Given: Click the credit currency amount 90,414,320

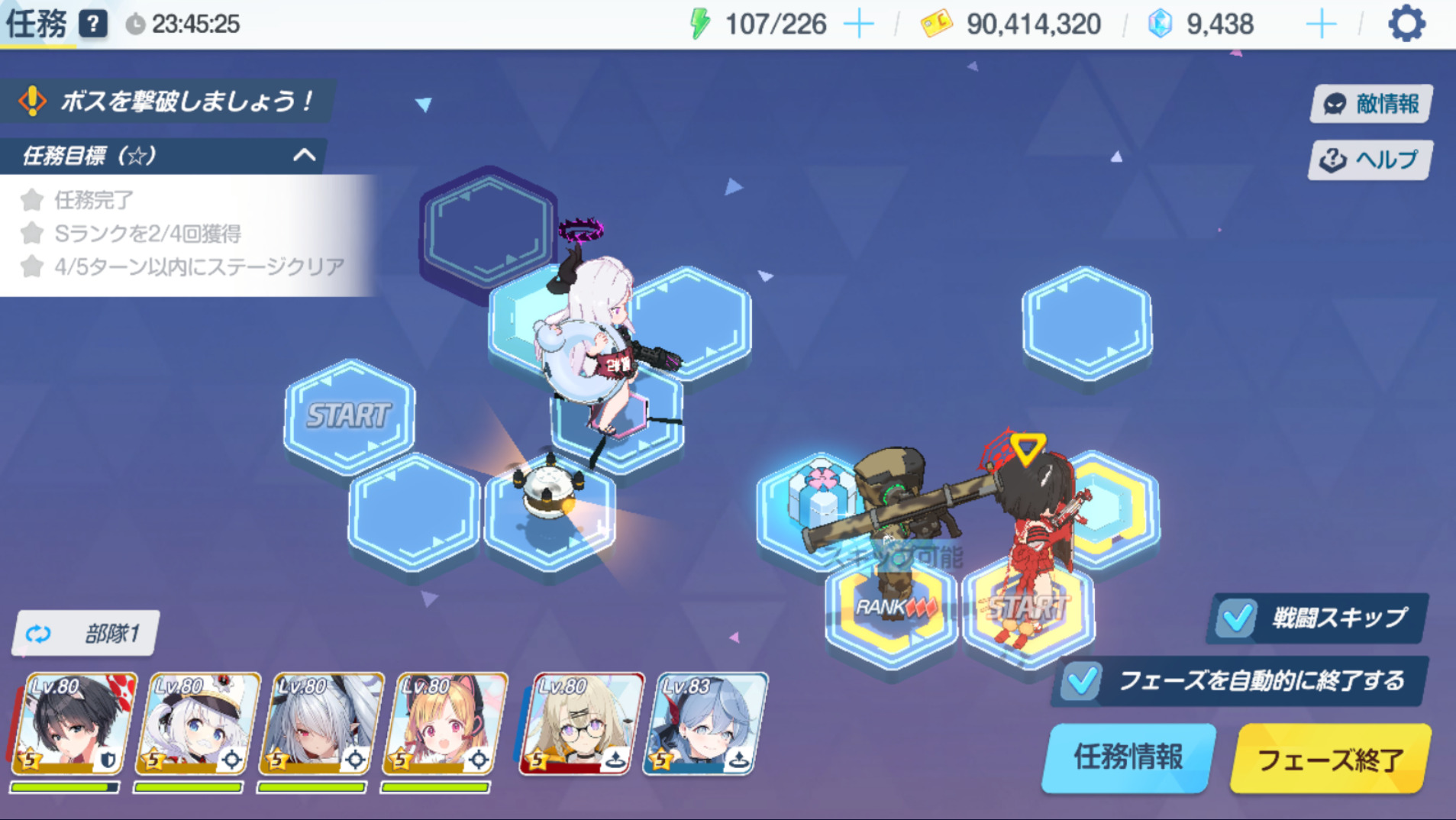Looking at the screenshot, I should point(1032,24).
